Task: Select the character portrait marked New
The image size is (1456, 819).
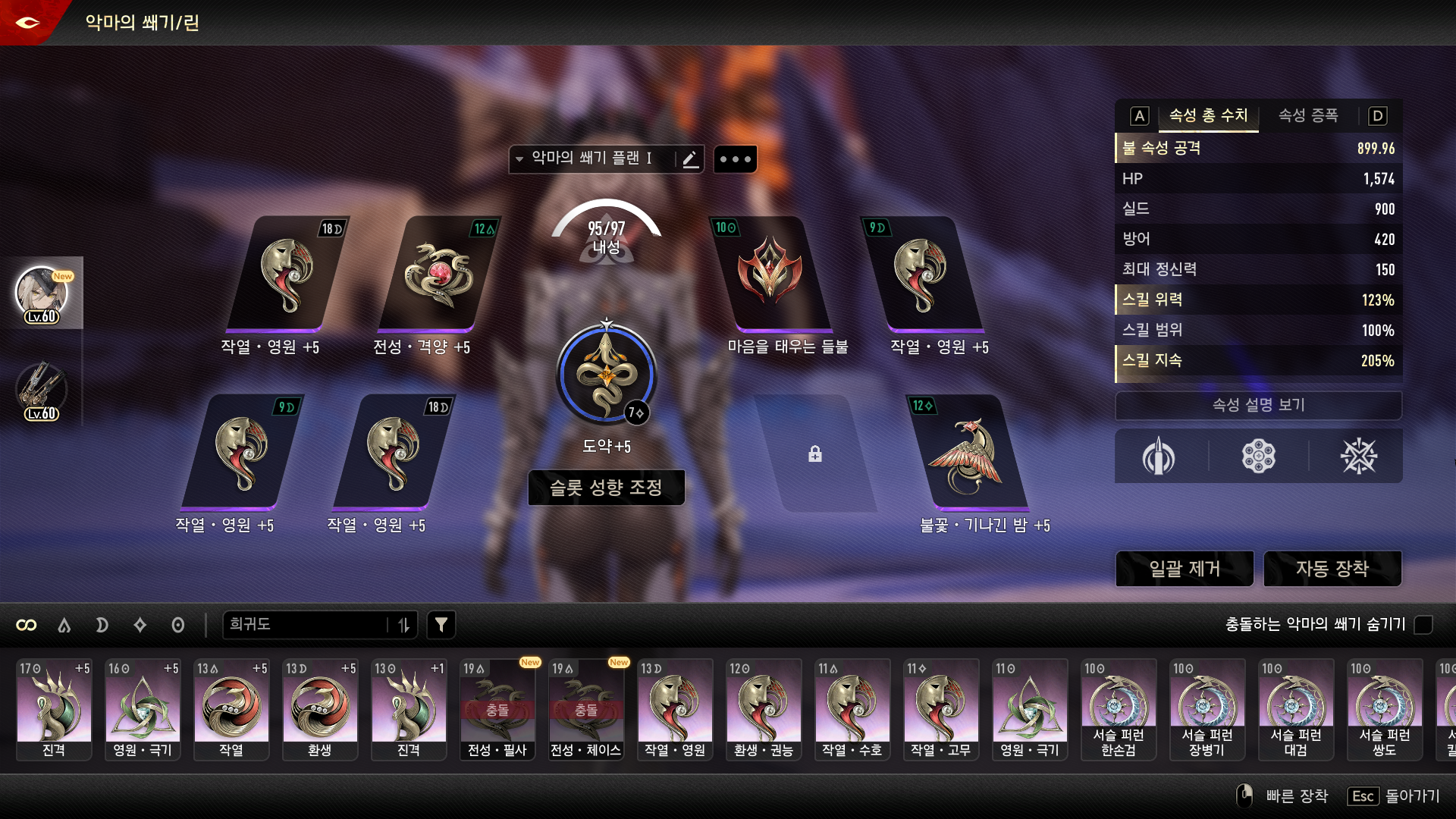Action: click(x=42, y=293)
